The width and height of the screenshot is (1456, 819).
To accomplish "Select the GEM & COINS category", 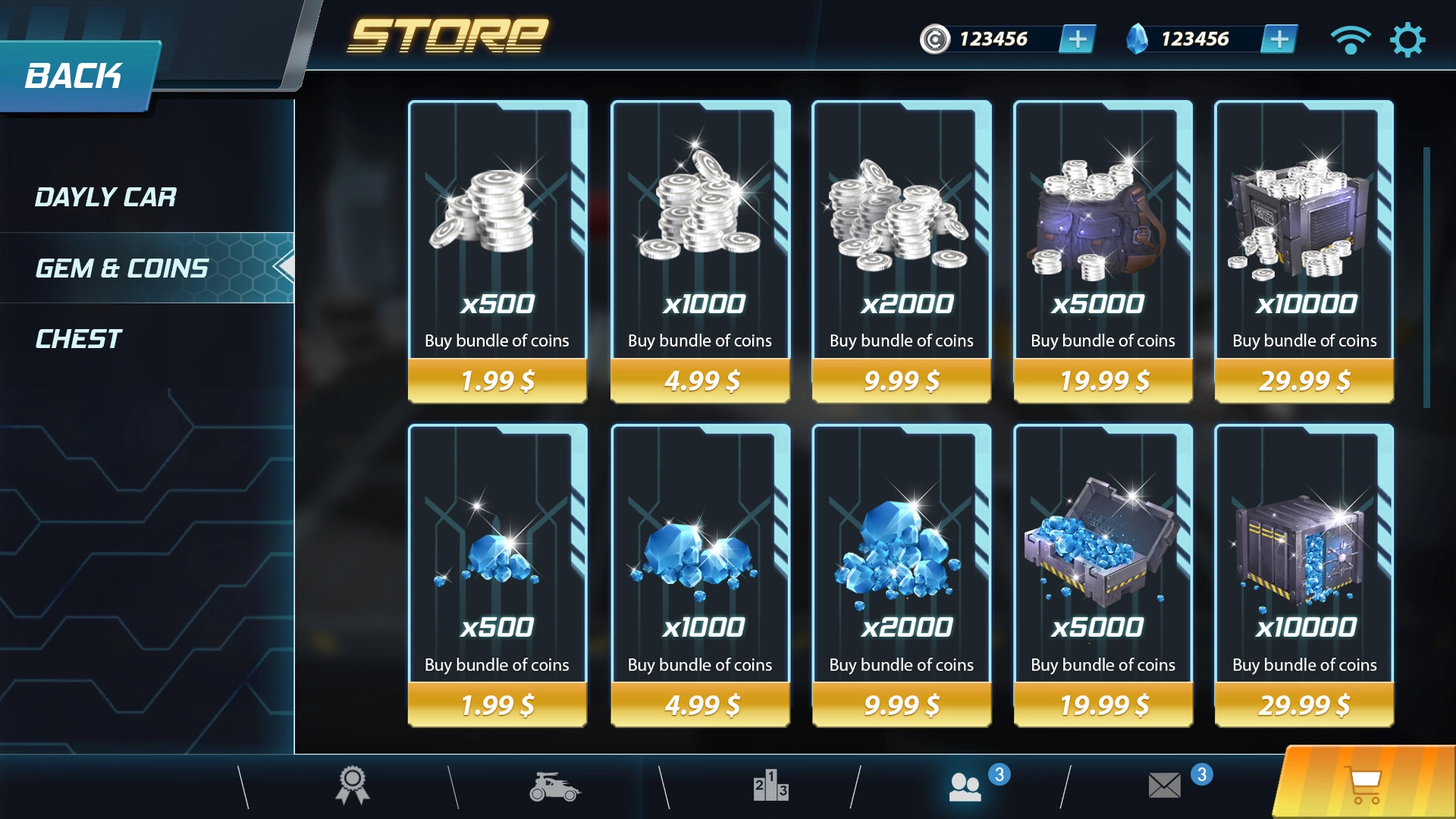I will (123, 268).
